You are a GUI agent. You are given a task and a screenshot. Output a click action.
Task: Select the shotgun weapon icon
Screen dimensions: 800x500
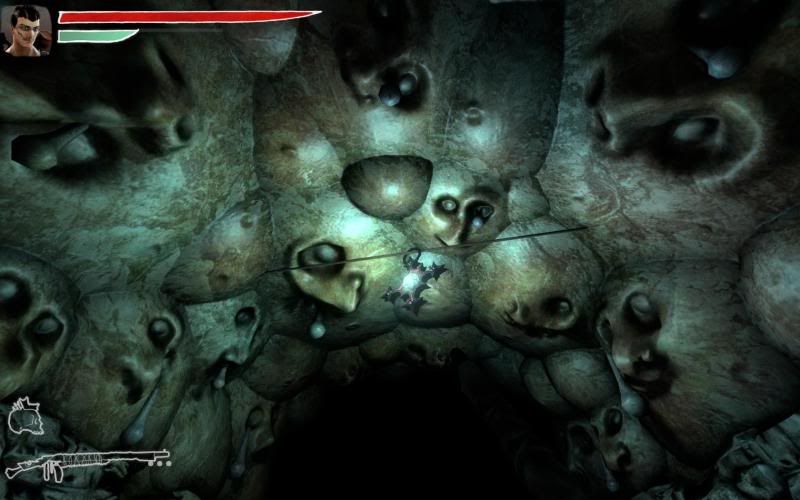pyautogui.click(x=86, y=462)
